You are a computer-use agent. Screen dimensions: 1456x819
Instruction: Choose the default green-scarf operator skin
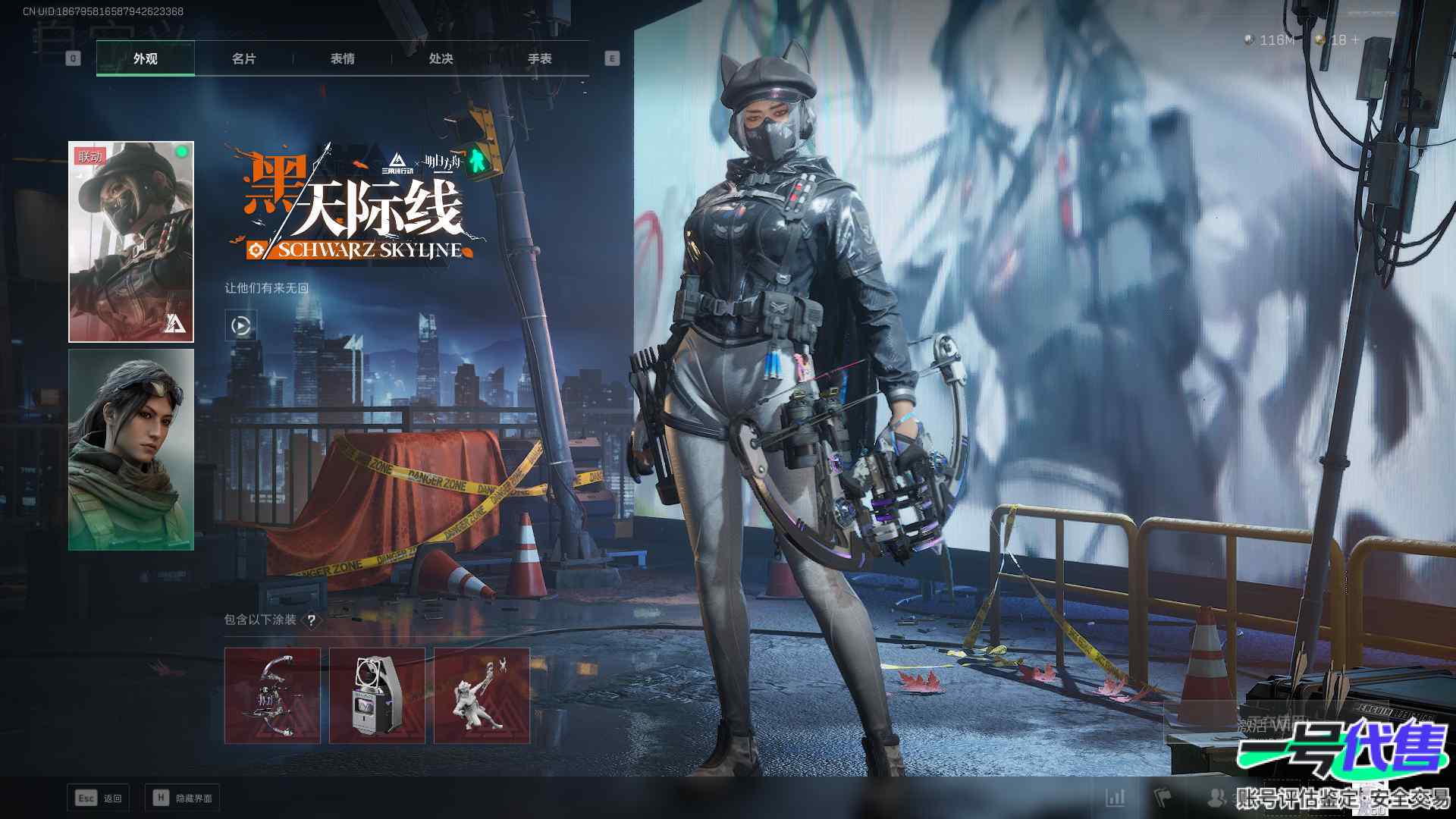[x=131, y=449]
